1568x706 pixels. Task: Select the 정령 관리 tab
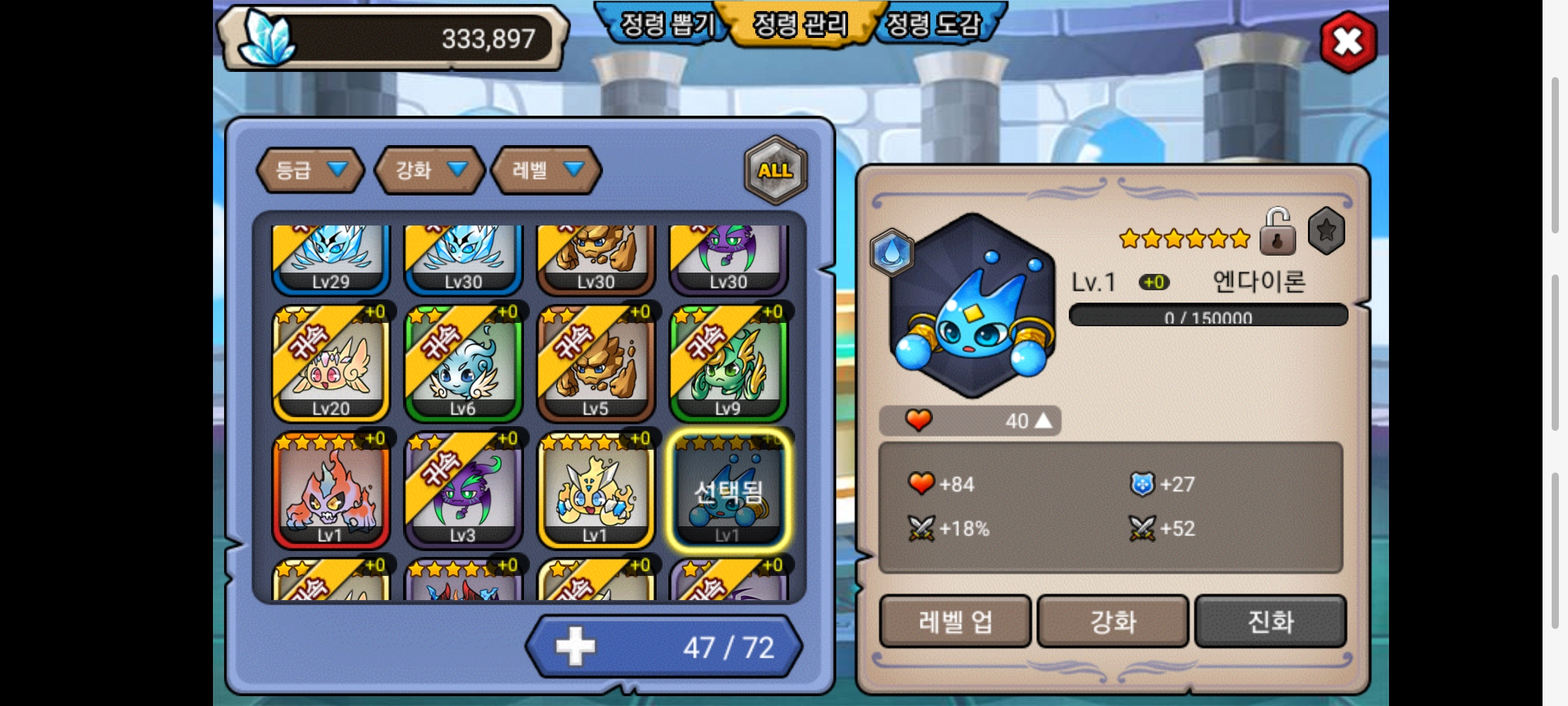tap(800, 25)
